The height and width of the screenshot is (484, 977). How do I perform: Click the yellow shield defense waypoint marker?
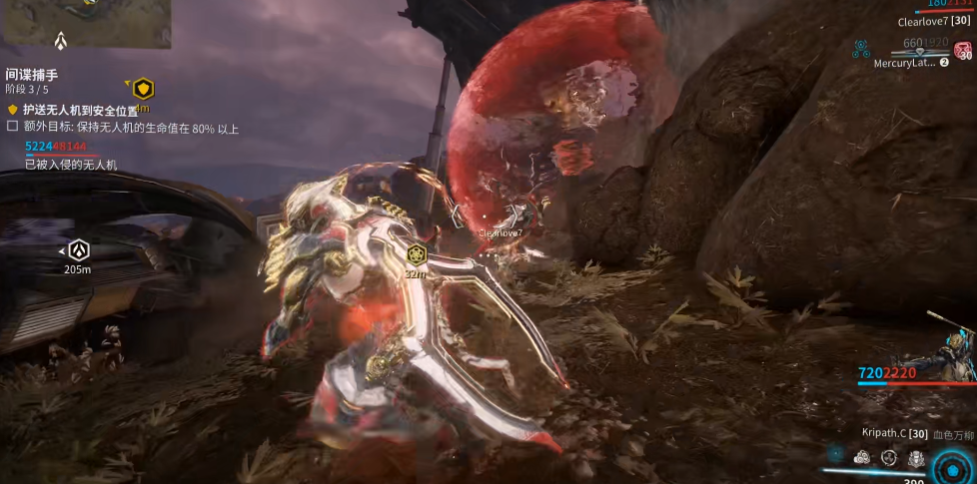[143, 89]
